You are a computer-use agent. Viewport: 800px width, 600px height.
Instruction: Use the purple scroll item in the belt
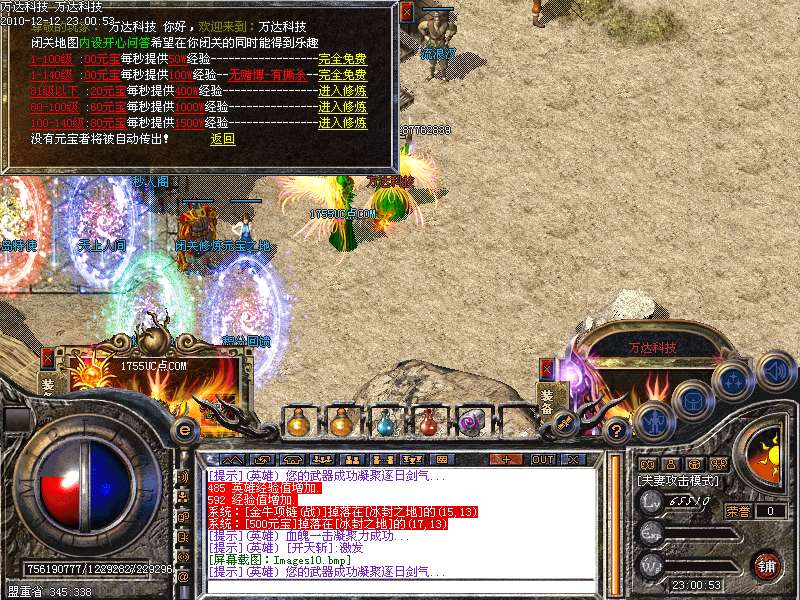click(x=470, y=423)
